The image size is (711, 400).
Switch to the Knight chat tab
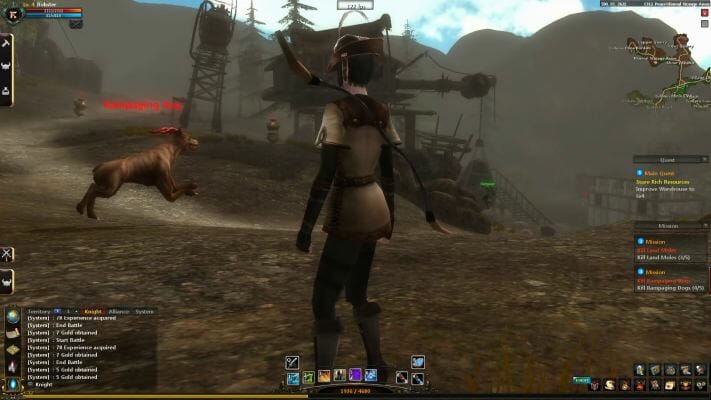[x=93, y=311]
